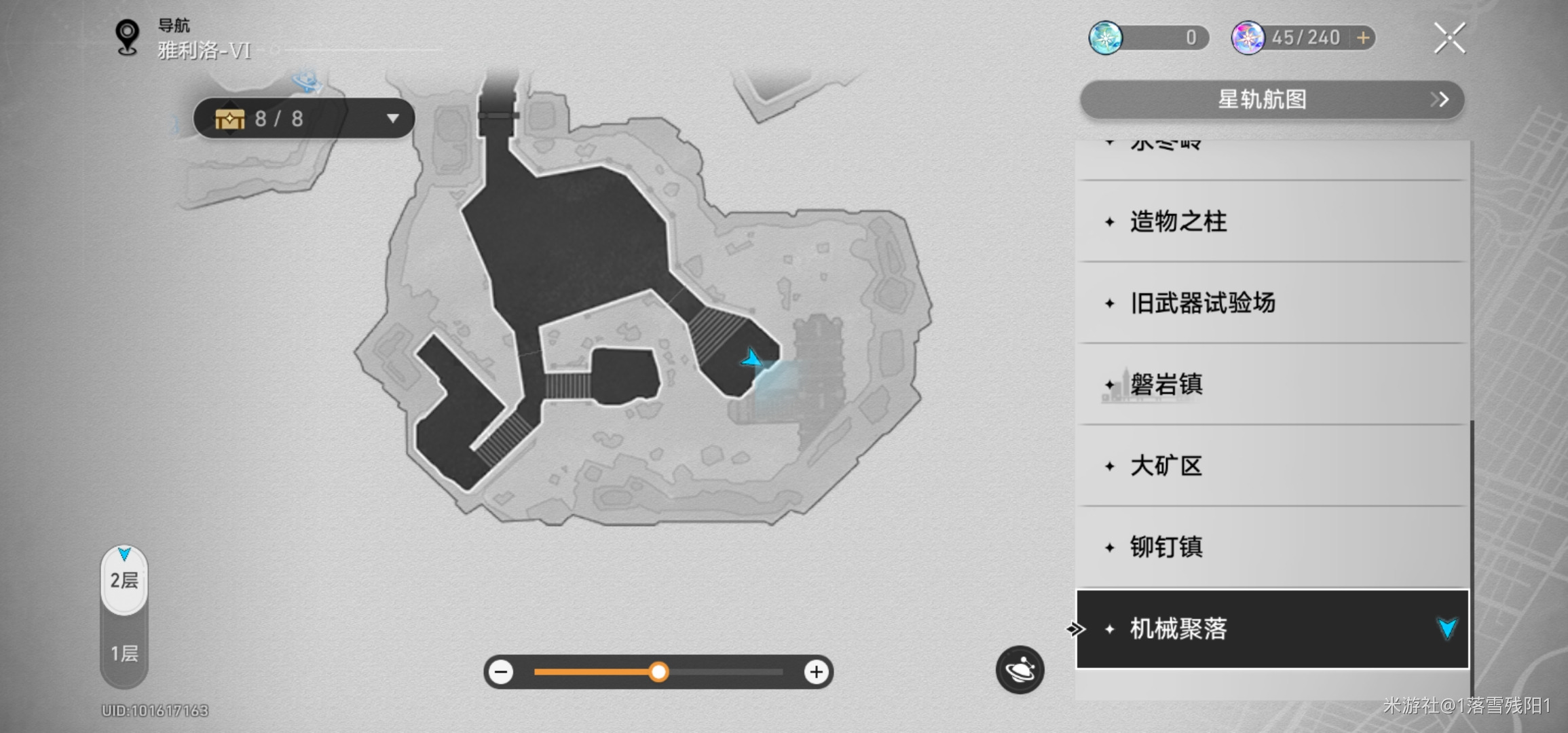Switch to floor 2层

124,580
